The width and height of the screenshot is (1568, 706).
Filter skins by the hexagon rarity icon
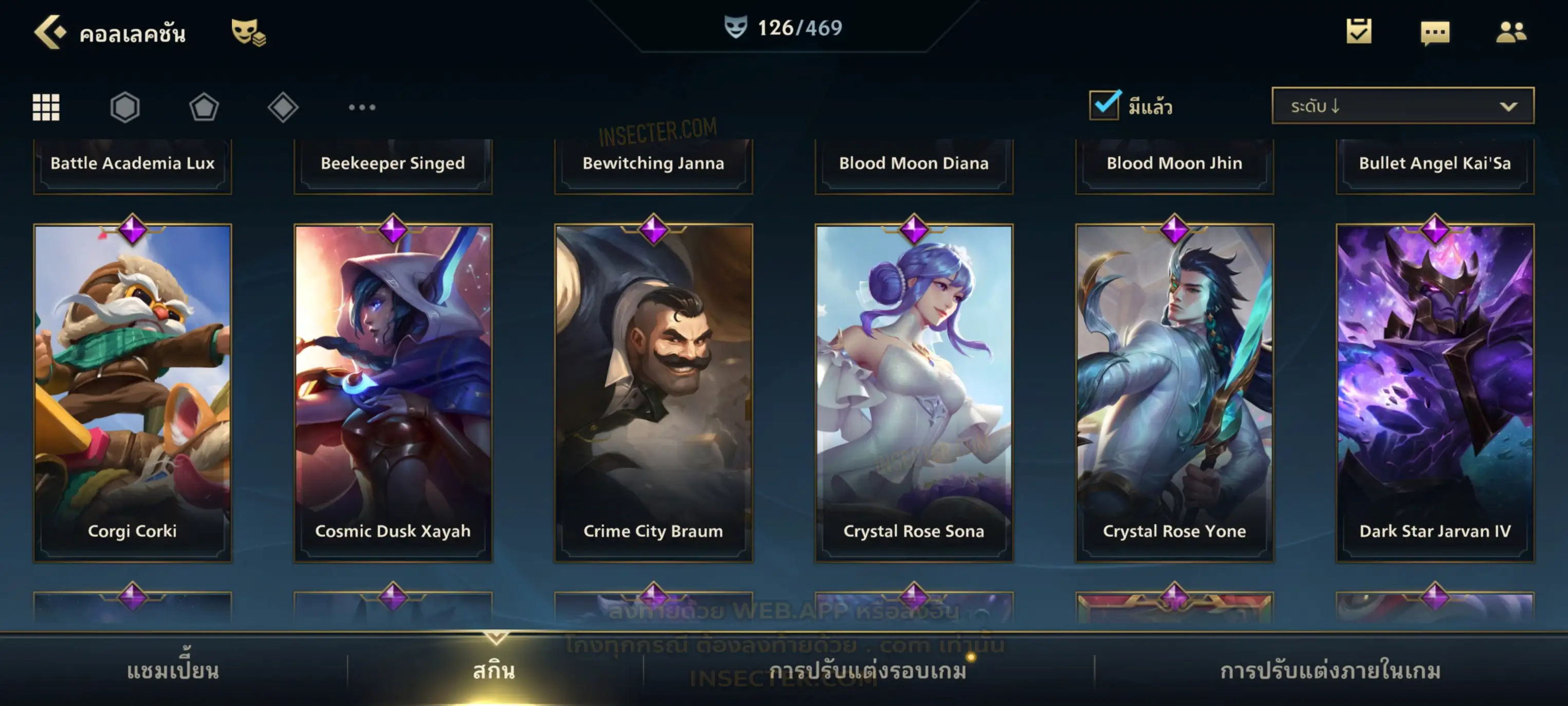pyautogui.click(x=125, y=107)
